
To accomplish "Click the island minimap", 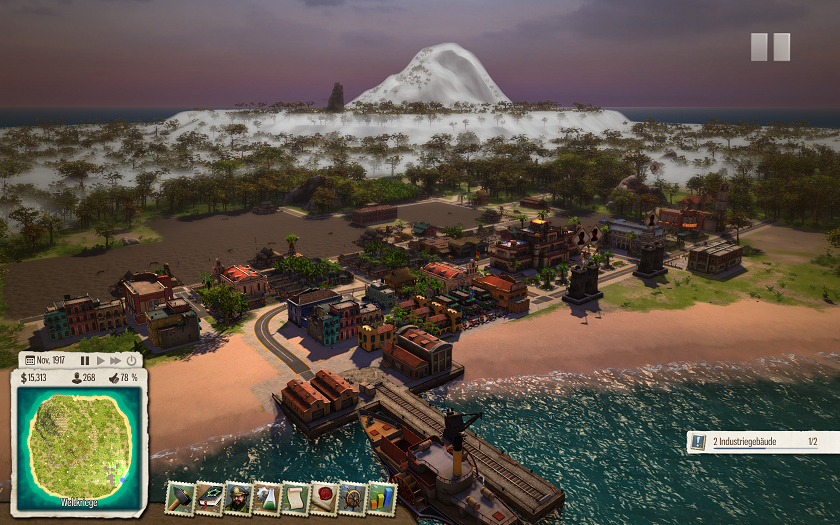I will 79,447.
